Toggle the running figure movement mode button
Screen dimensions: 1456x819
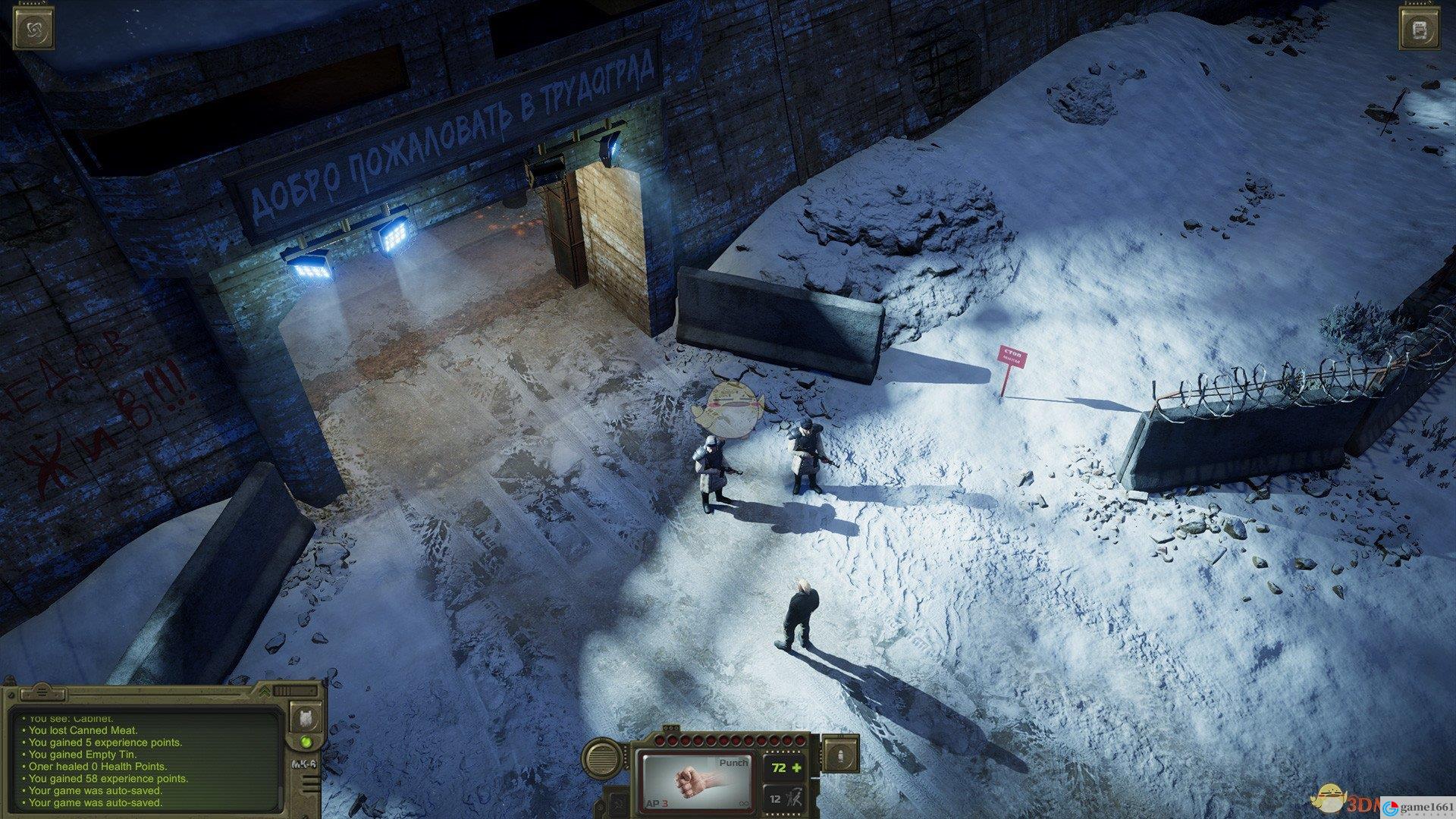[x=783, y=798]
